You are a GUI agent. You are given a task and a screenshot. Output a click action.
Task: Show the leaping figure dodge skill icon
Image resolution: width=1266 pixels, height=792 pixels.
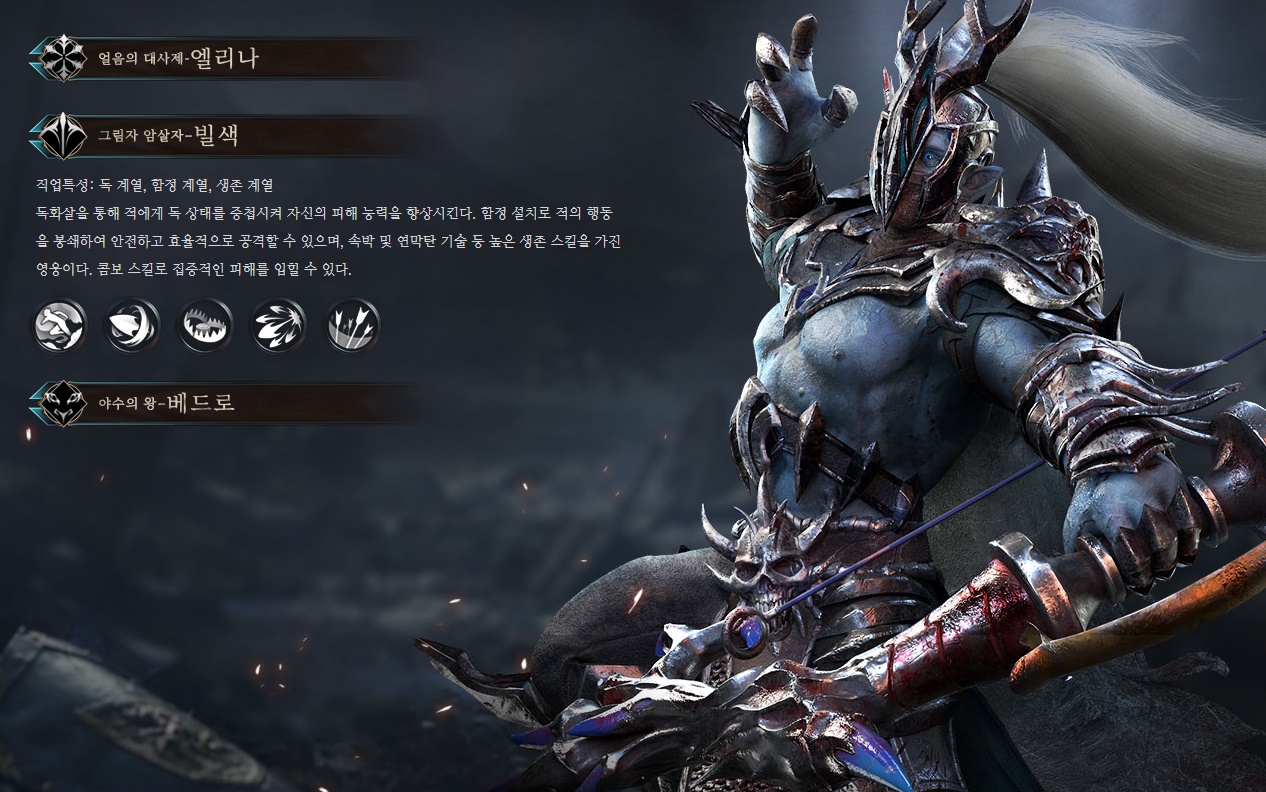60,326
